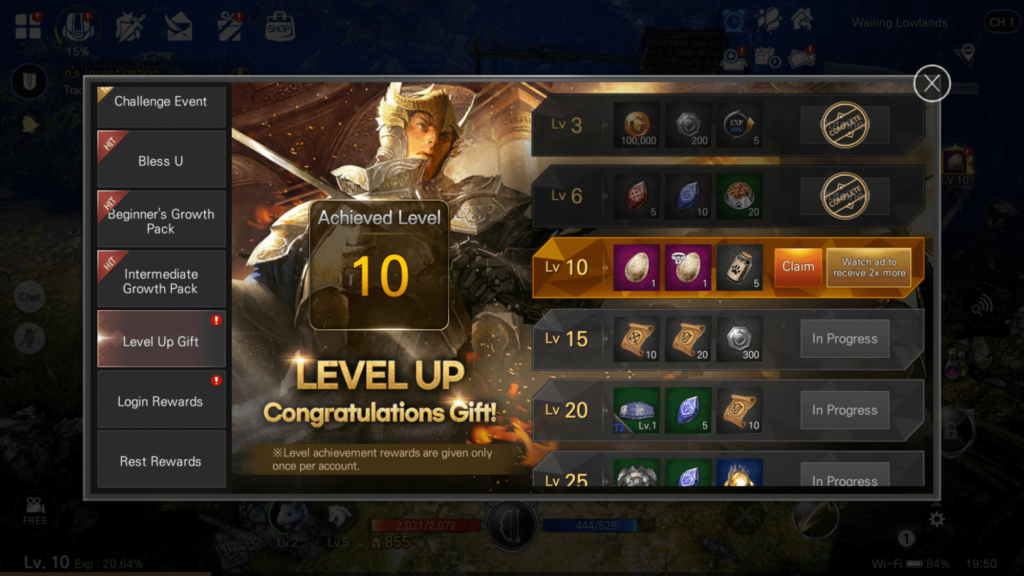Inspect the Lv 15 silver coin 300 reward
The image size is (1024, 576).
click(740, 340)
